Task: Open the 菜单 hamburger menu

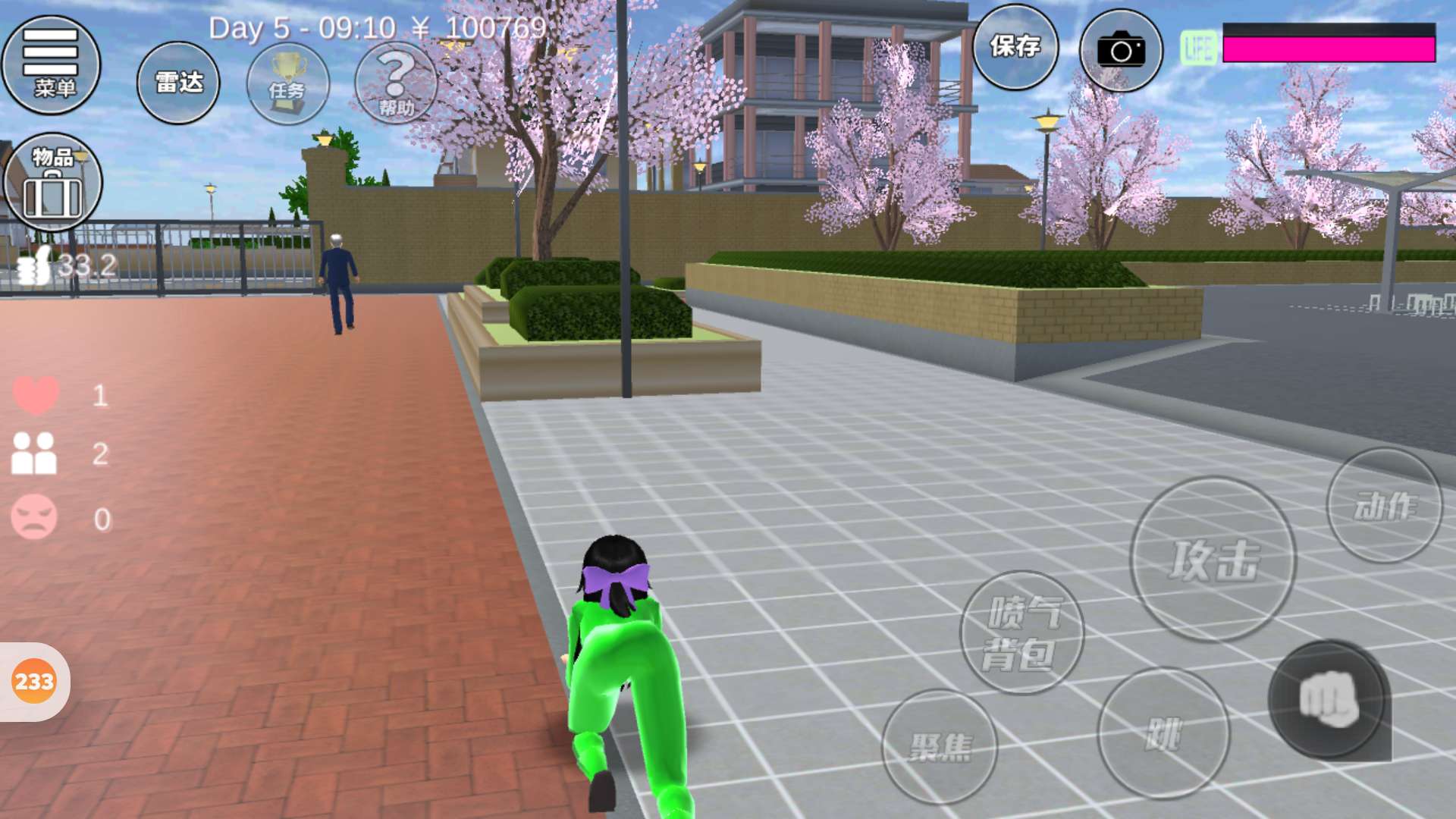Action: 51,64
